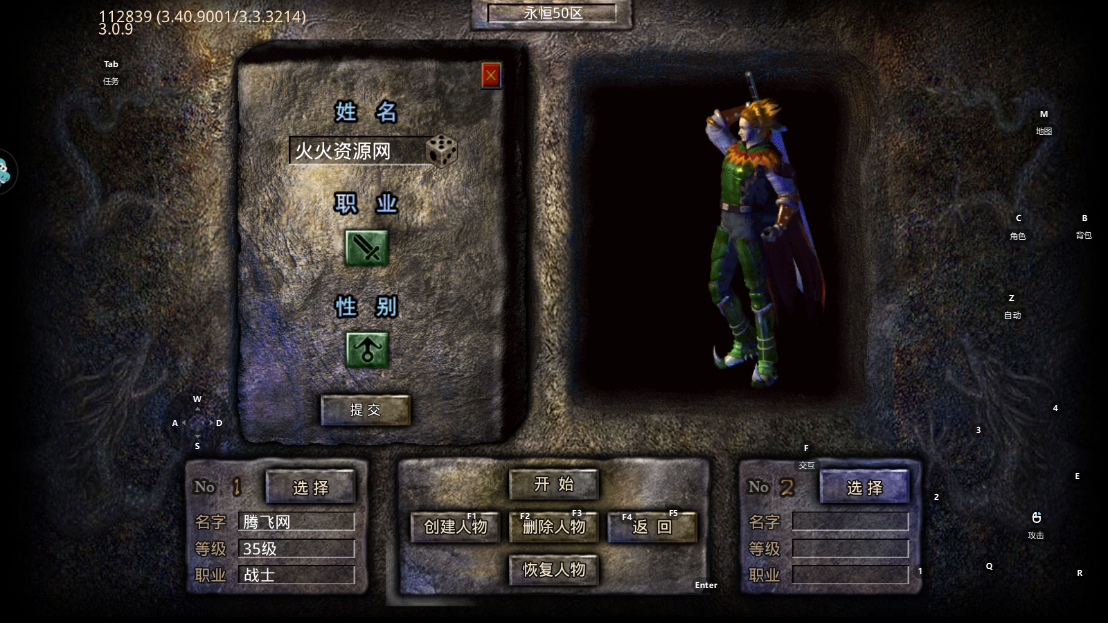
Task: Choose character slot No 1
Action: (311, 487)
